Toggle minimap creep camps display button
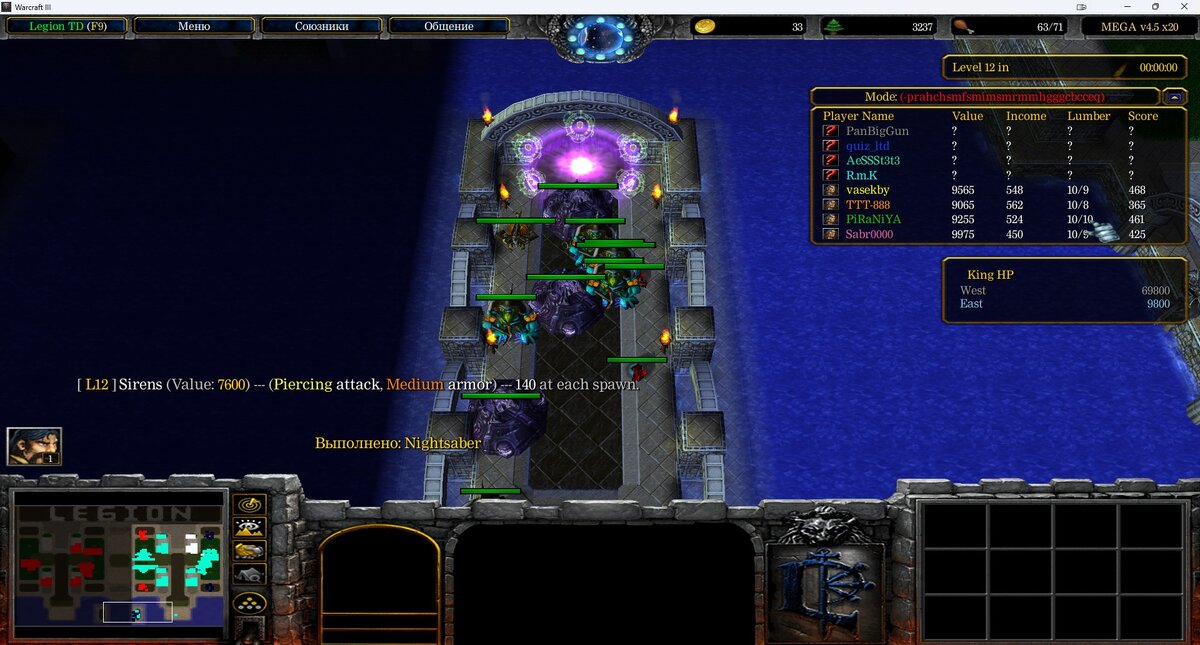 (249, 574)
